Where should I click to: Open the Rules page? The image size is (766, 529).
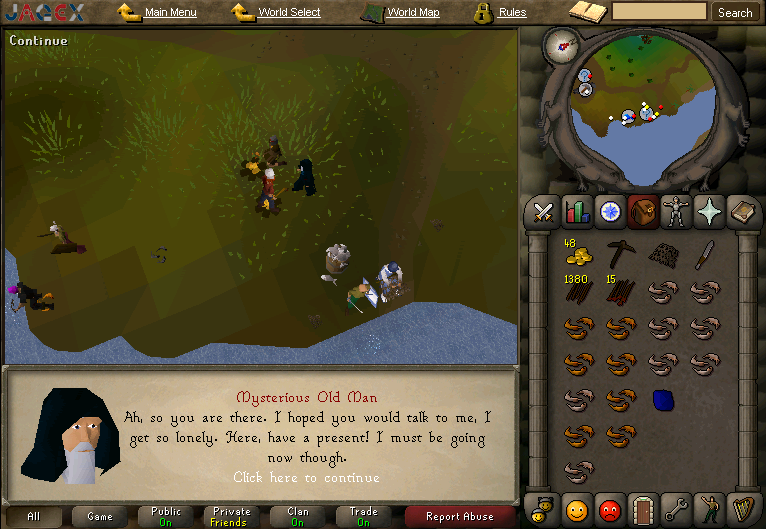512,12
